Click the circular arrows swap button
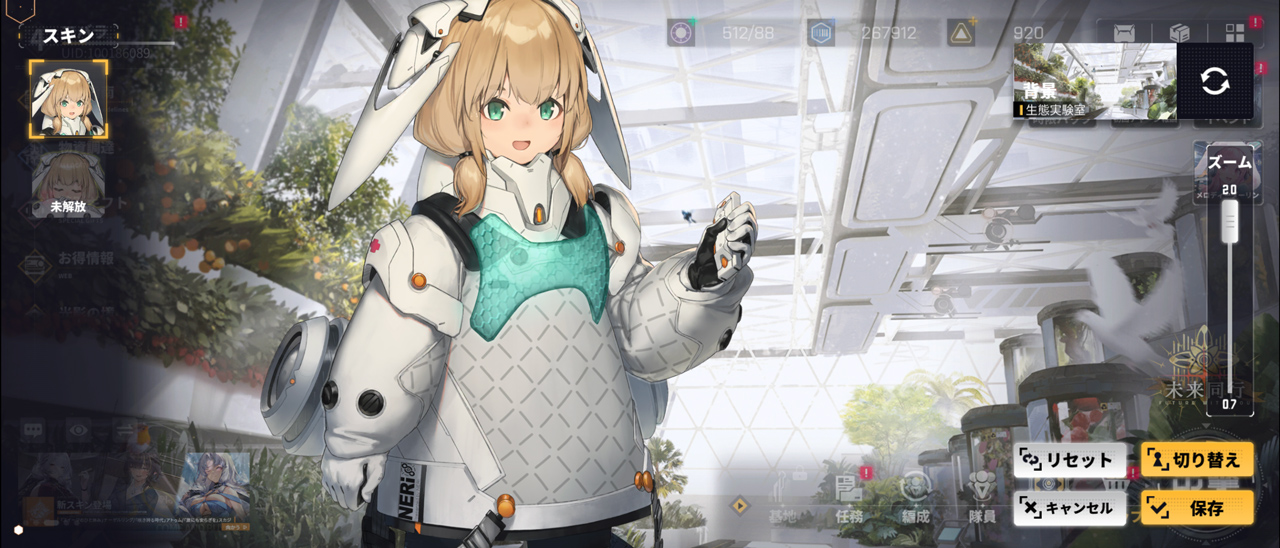Screen dimensions: 1280x548 (x=1215, y=82)
